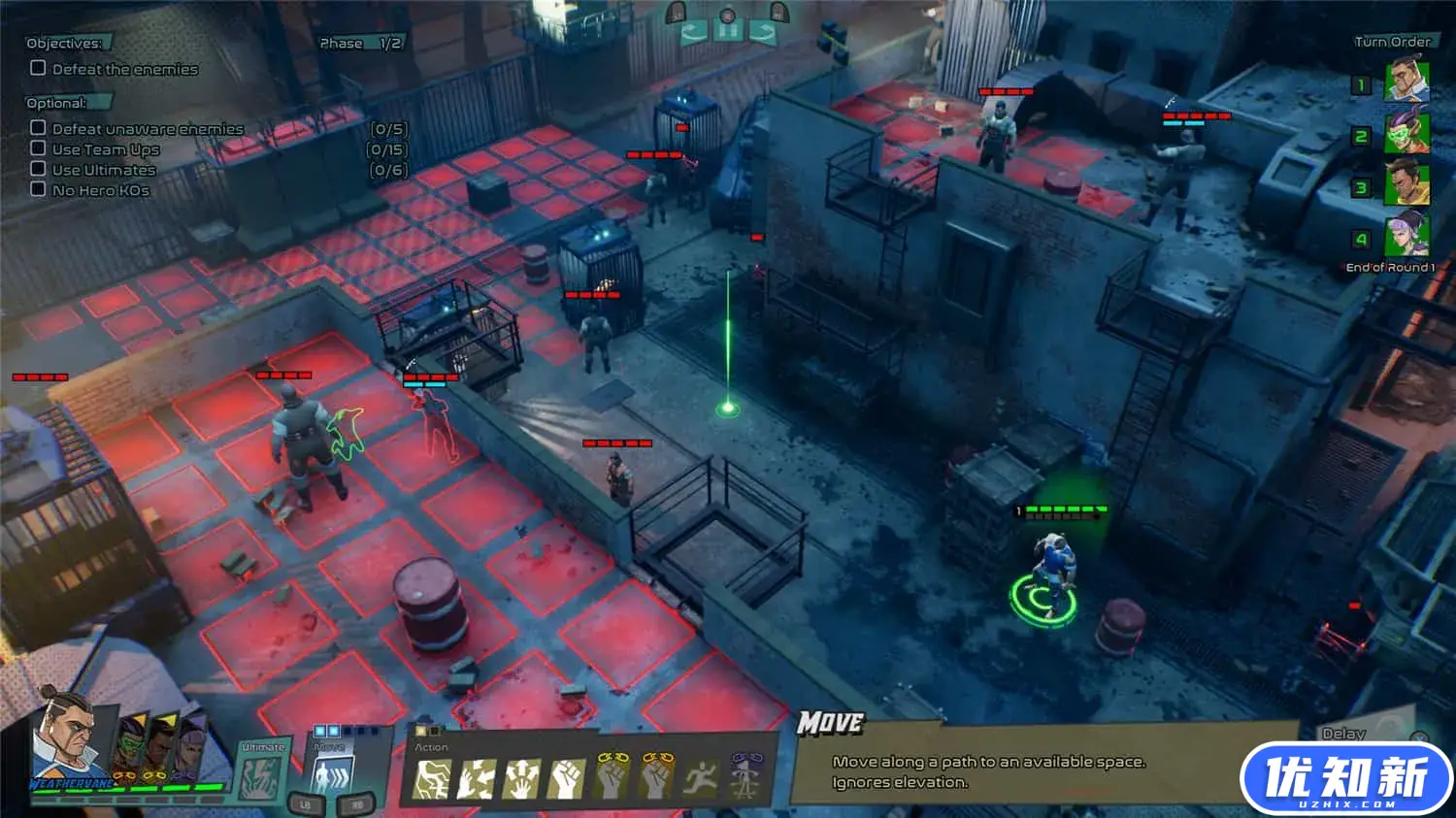Rotate the camera left with the top arrow
The height and width of the screenshot is (818, 1456).
[693, 33]
